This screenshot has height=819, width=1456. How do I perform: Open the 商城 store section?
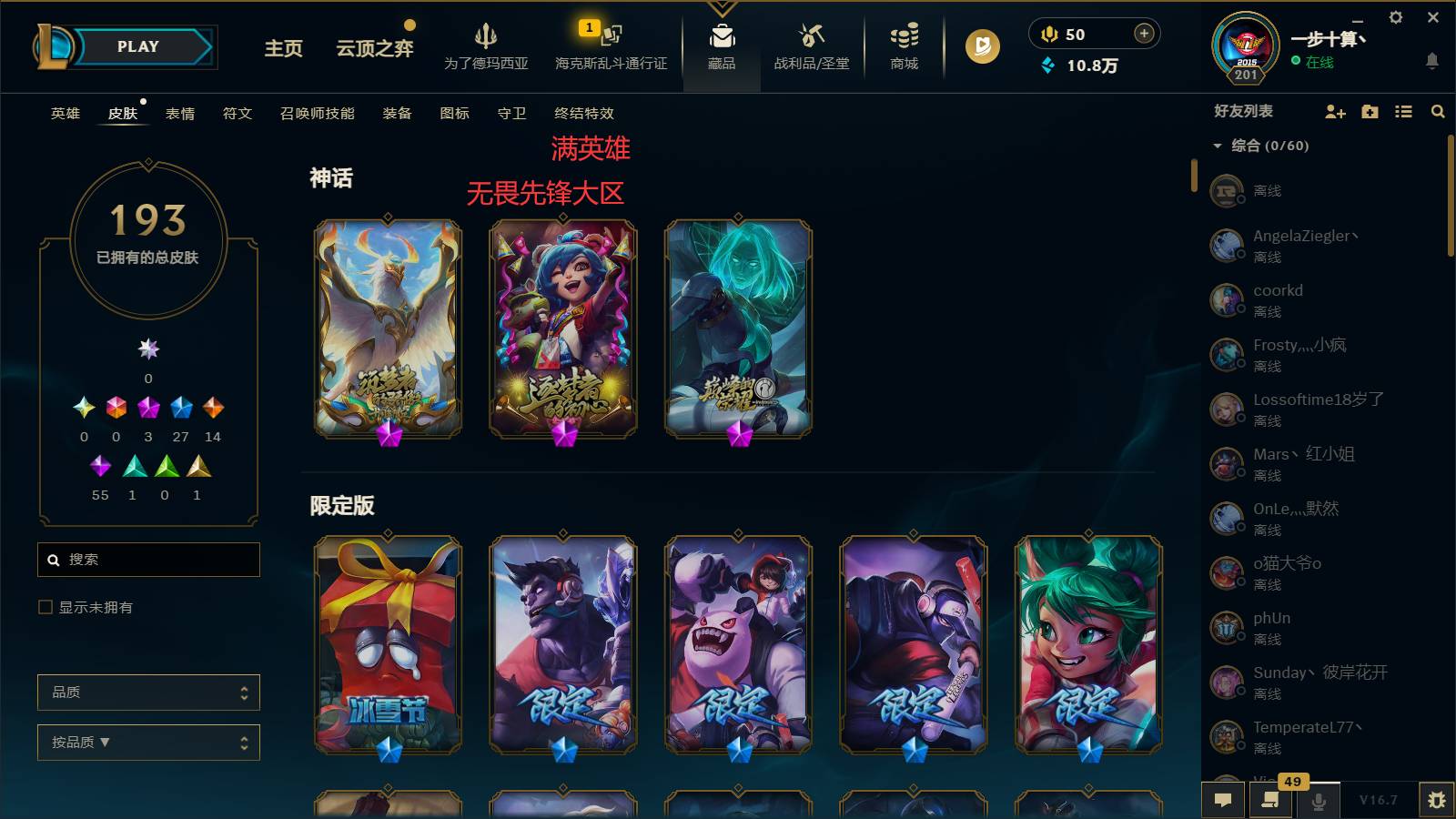point(902,47)
